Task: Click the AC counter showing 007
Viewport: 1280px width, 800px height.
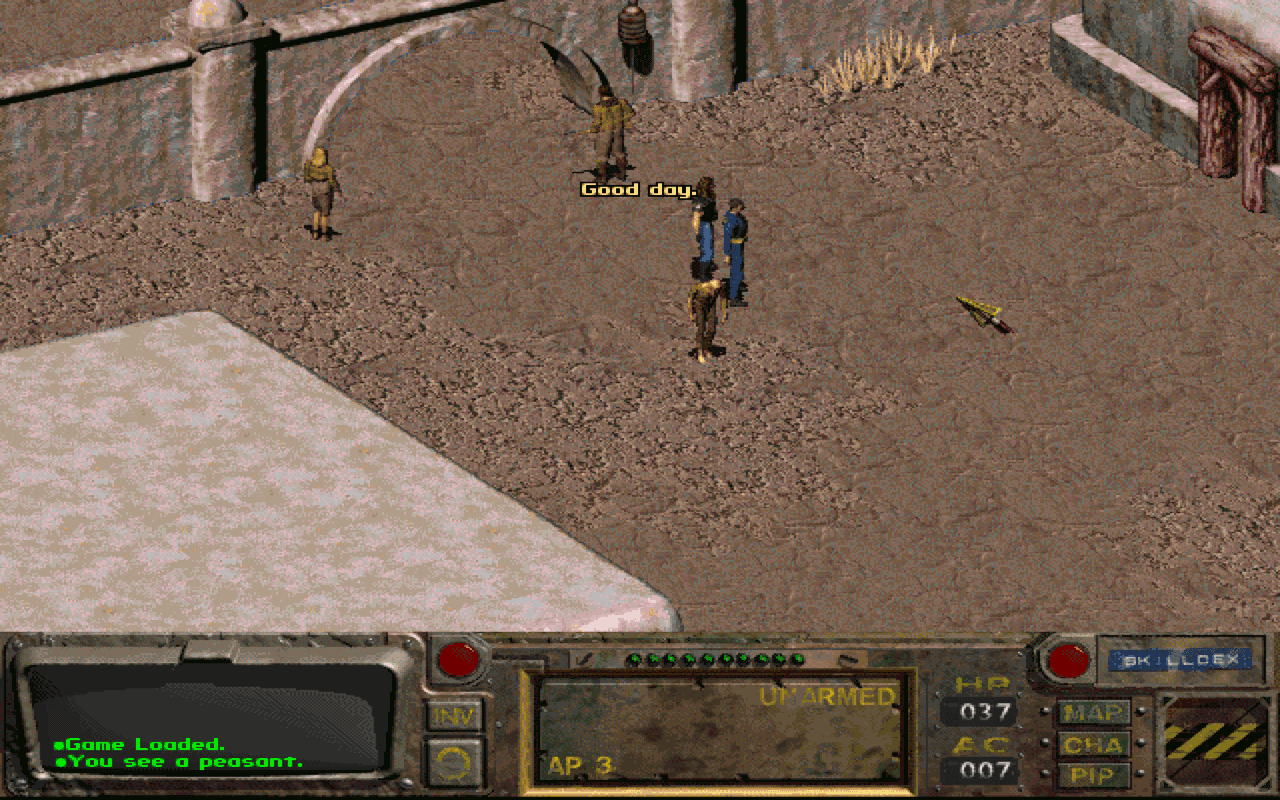Action: click(x=984, y=772)
